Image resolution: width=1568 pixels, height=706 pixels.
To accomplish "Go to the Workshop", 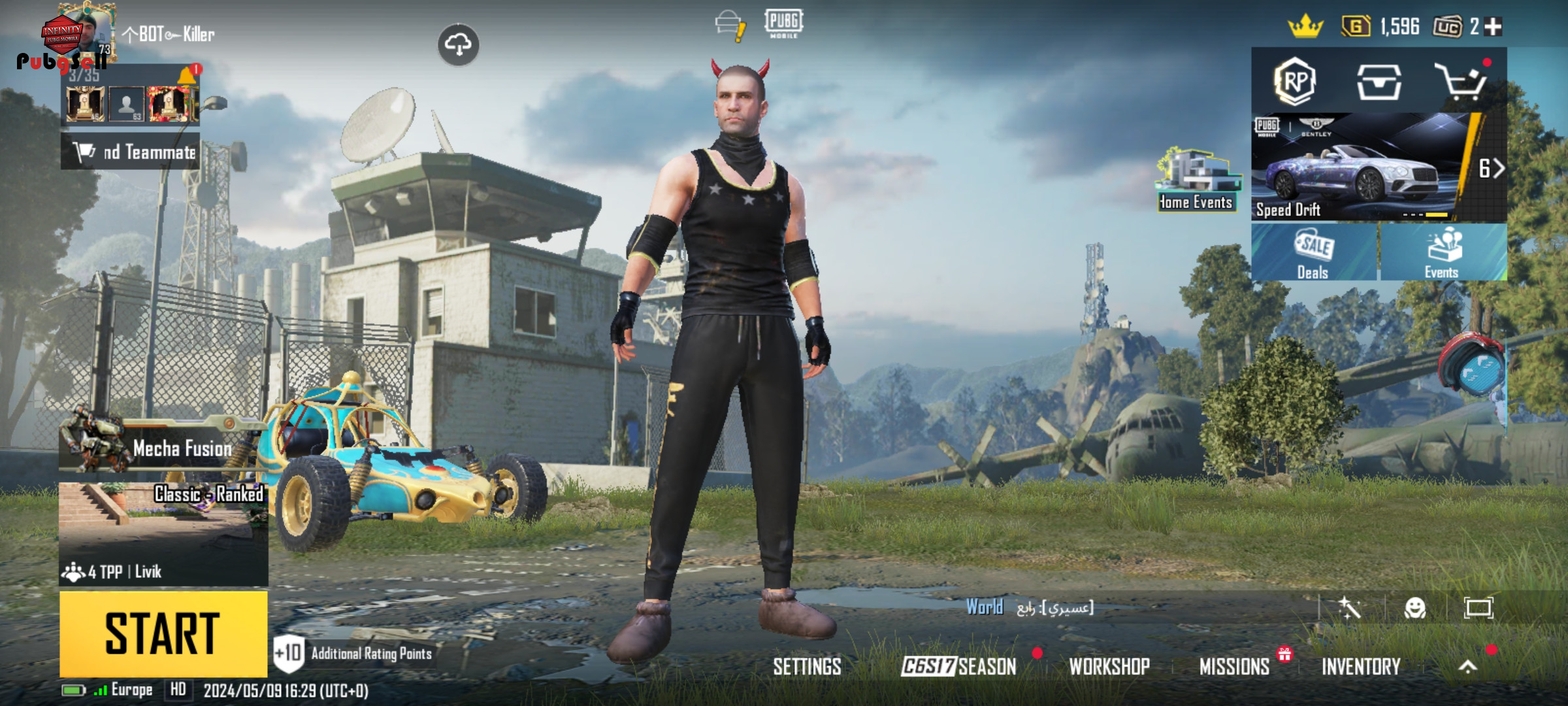I will (1109, 667).
